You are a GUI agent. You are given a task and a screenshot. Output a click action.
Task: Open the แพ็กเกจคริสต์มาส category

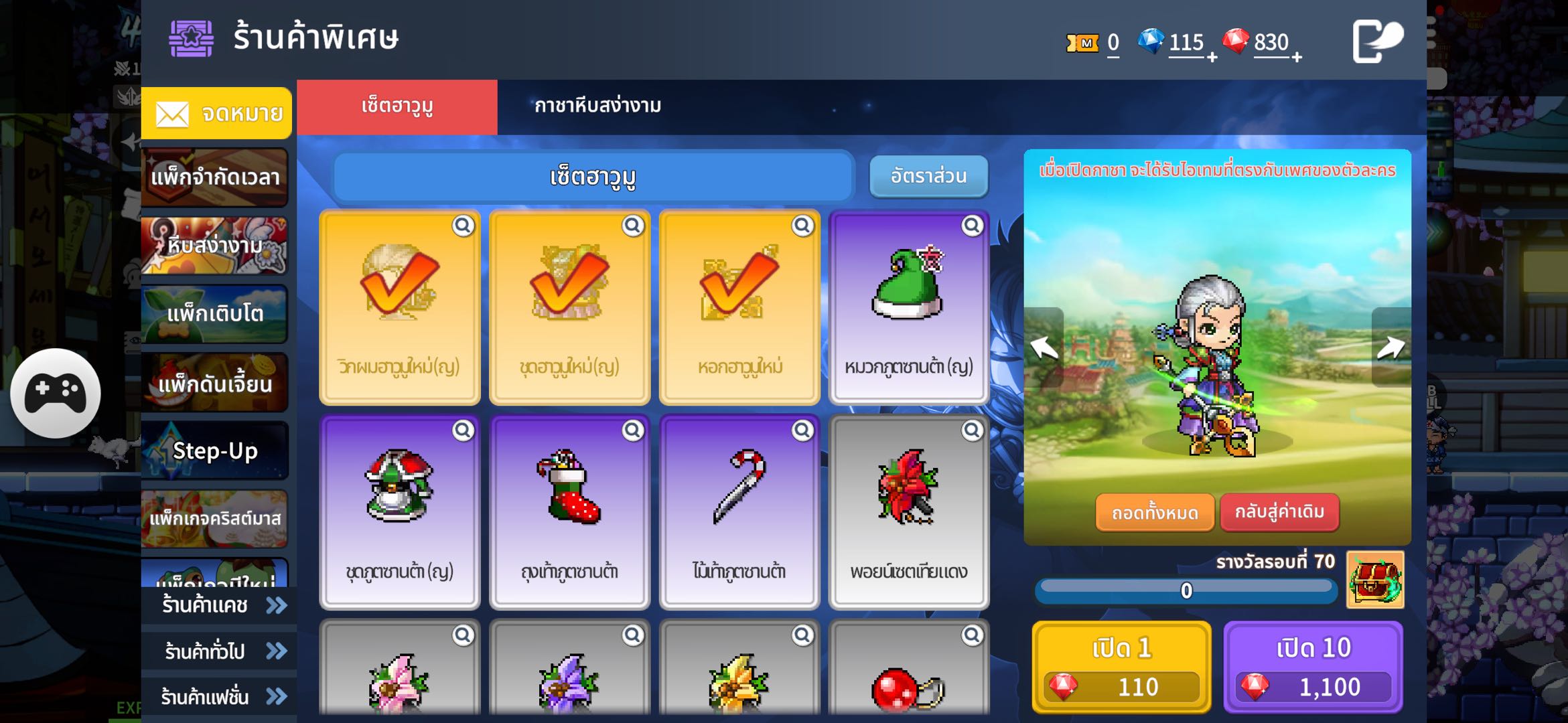tap(215, 519)
